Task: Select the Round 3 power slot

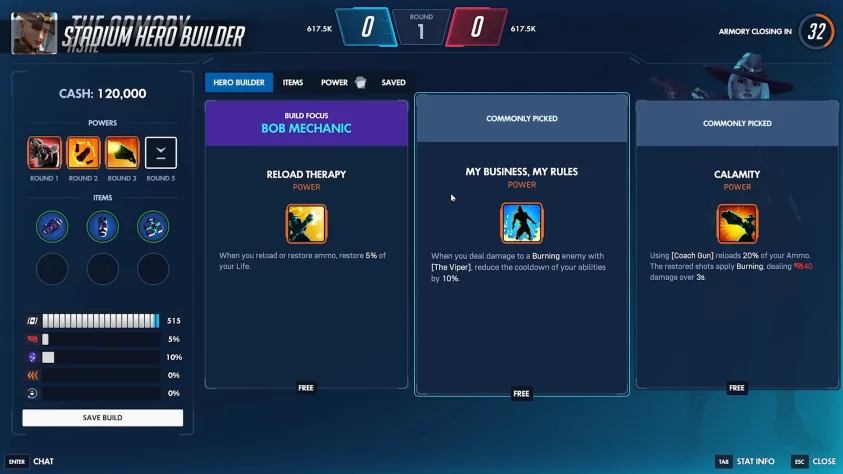Action: 122,153
